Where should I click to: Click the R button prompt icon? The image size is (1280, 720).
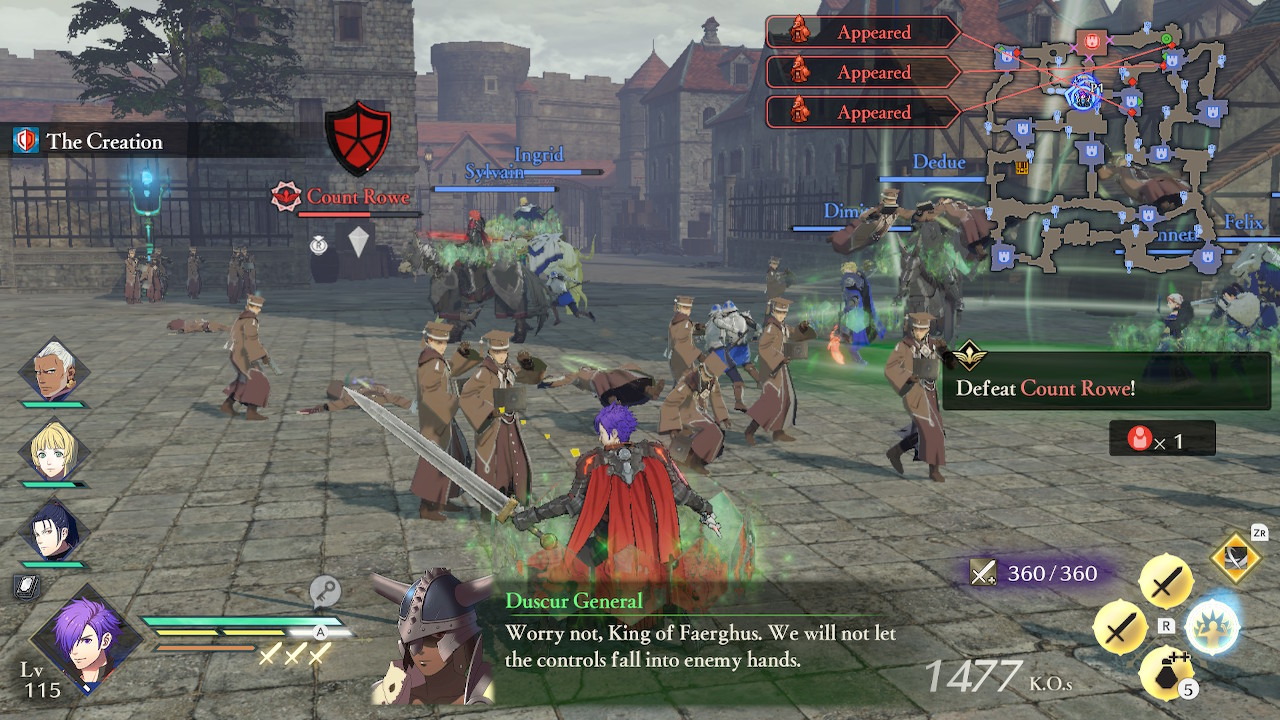click(x=1166, y=626)
